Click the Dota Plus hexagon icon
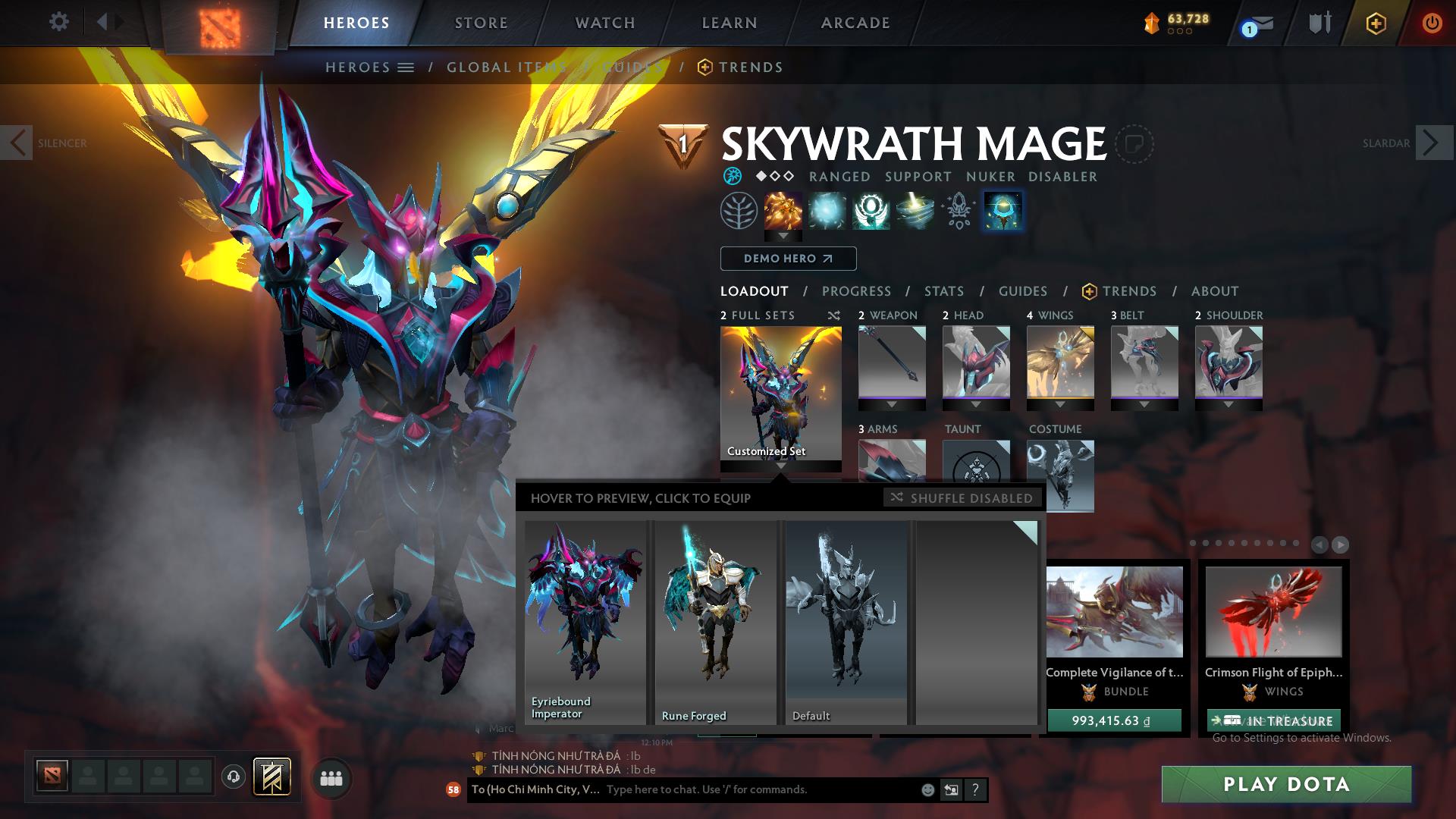 click(1375, 23)
